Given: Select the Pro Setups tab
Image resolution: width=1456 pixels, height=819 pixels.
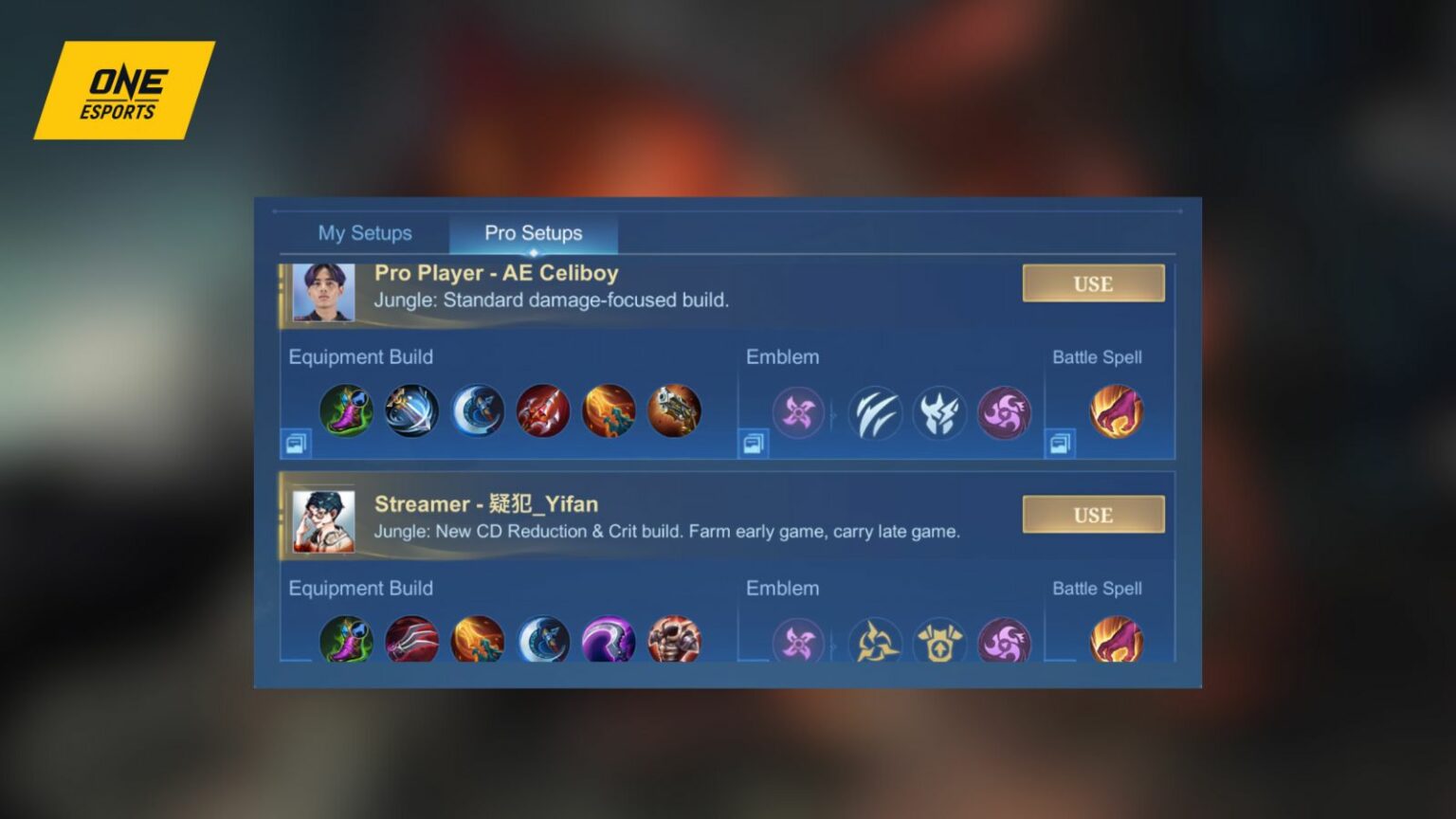Looking at the screenshot, I should [x=532, y=232].
